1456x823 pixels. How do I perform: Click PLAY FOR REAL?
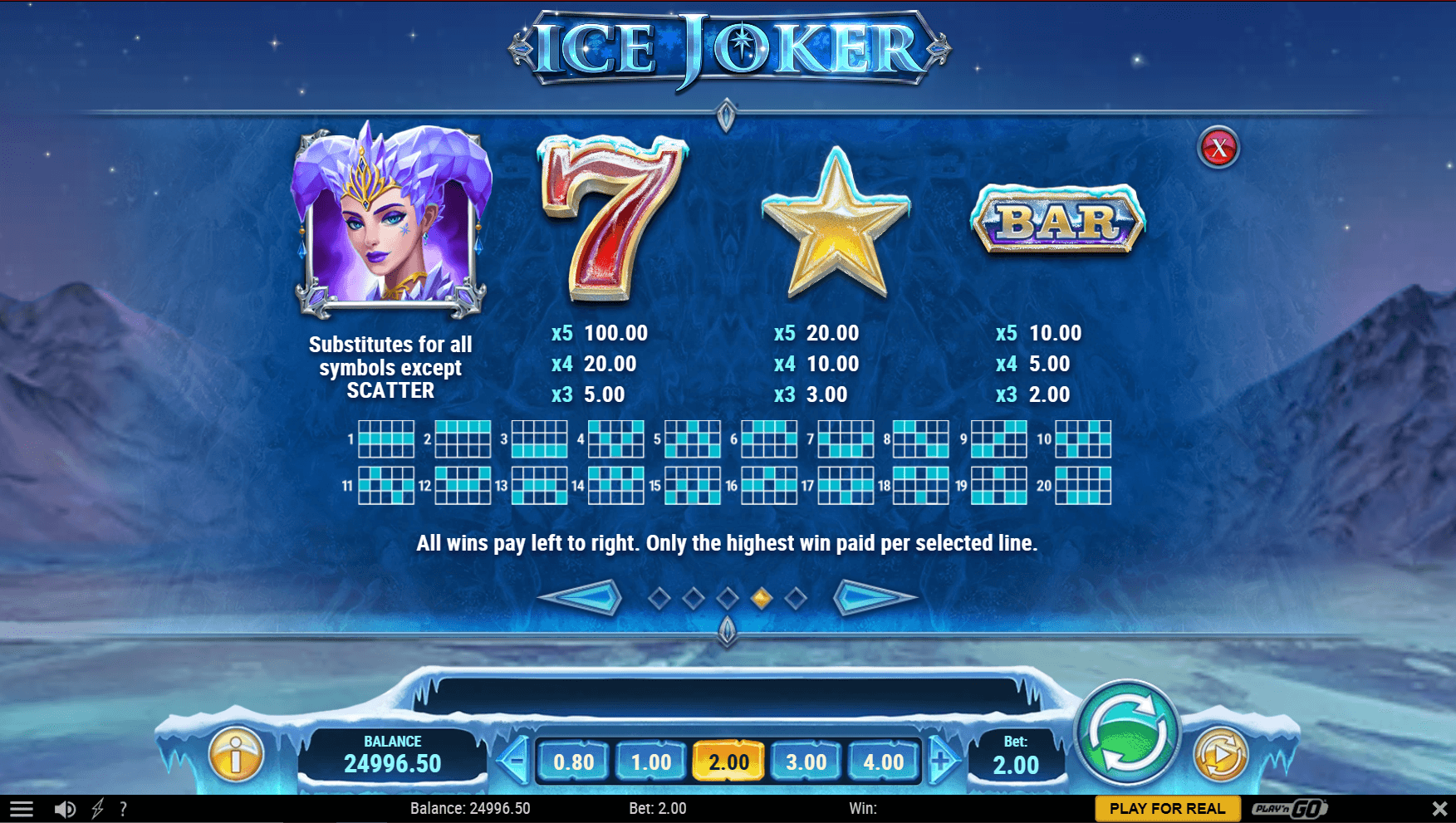pos(1166,807)
